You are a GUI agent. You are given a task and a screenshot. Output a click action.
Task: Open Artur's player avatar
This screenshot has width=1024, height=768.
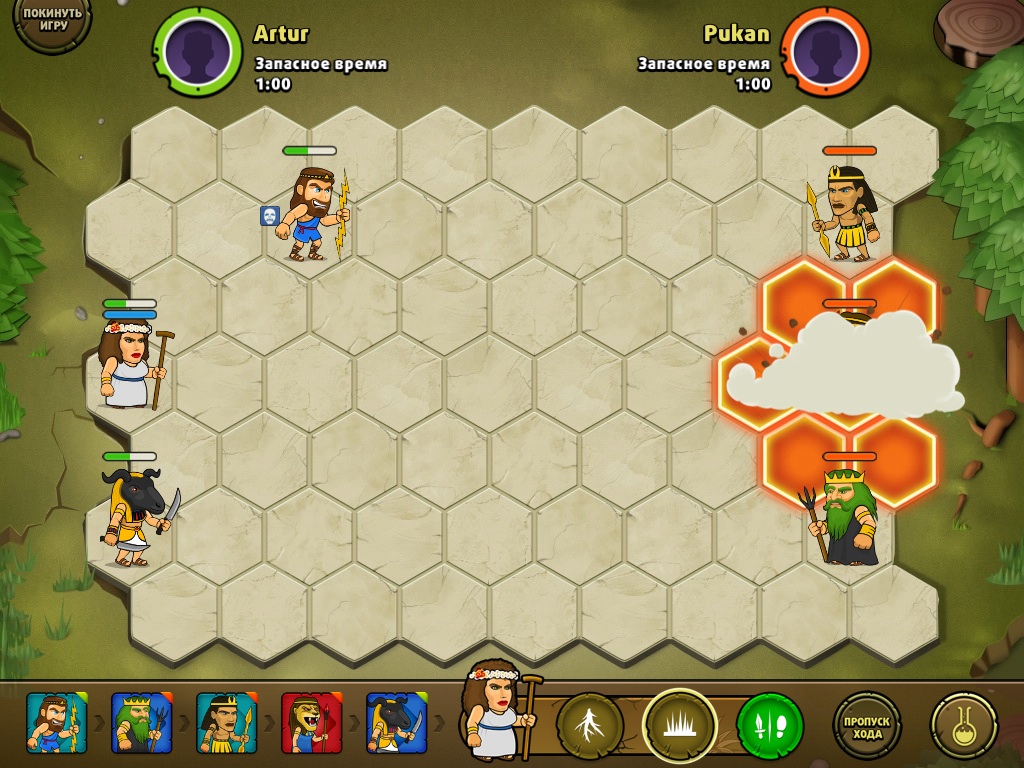tap(197, 50)
